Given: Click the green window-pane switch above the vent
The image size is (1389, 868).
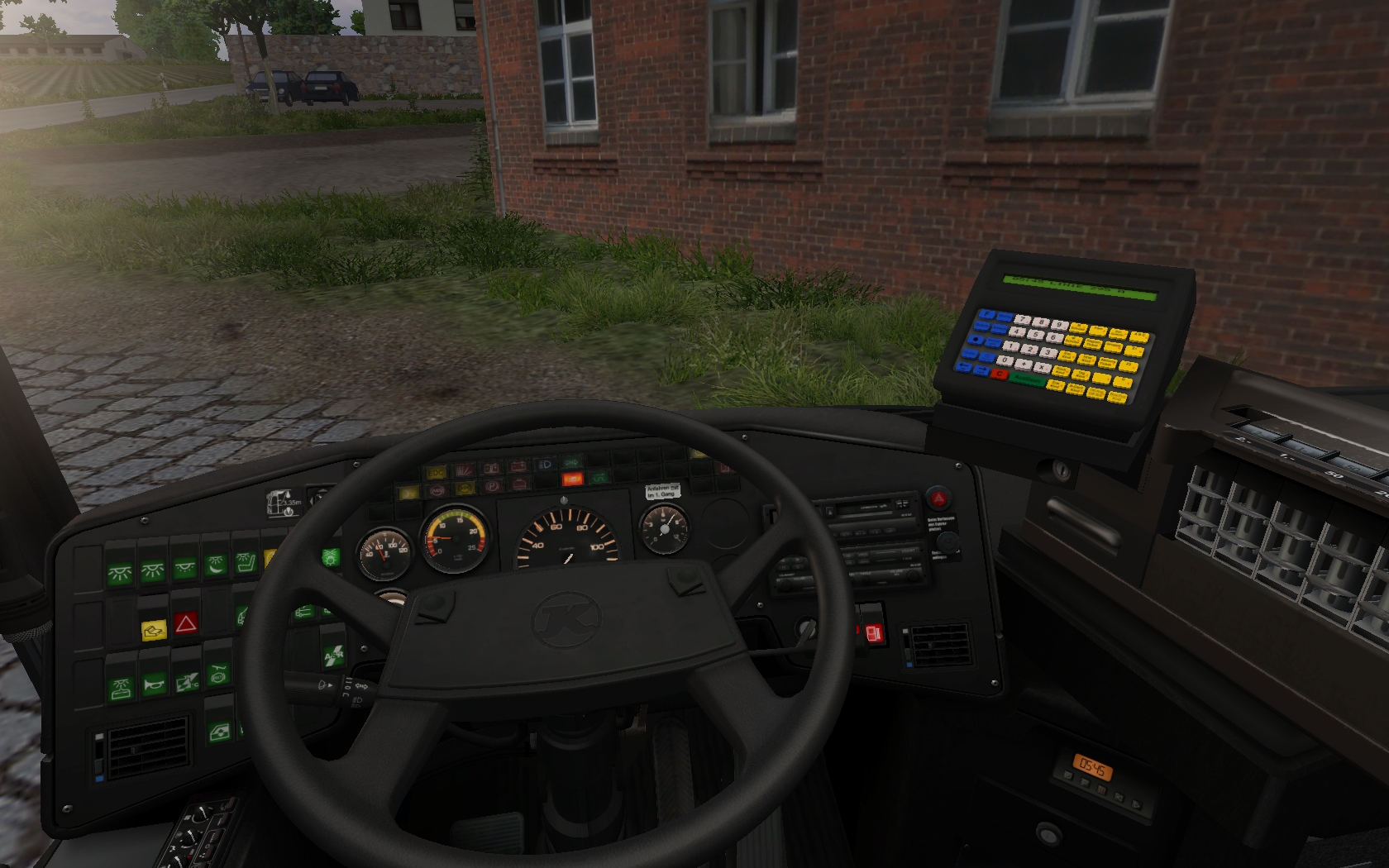Looking at the screenshot, I should (x=219, y=732).
